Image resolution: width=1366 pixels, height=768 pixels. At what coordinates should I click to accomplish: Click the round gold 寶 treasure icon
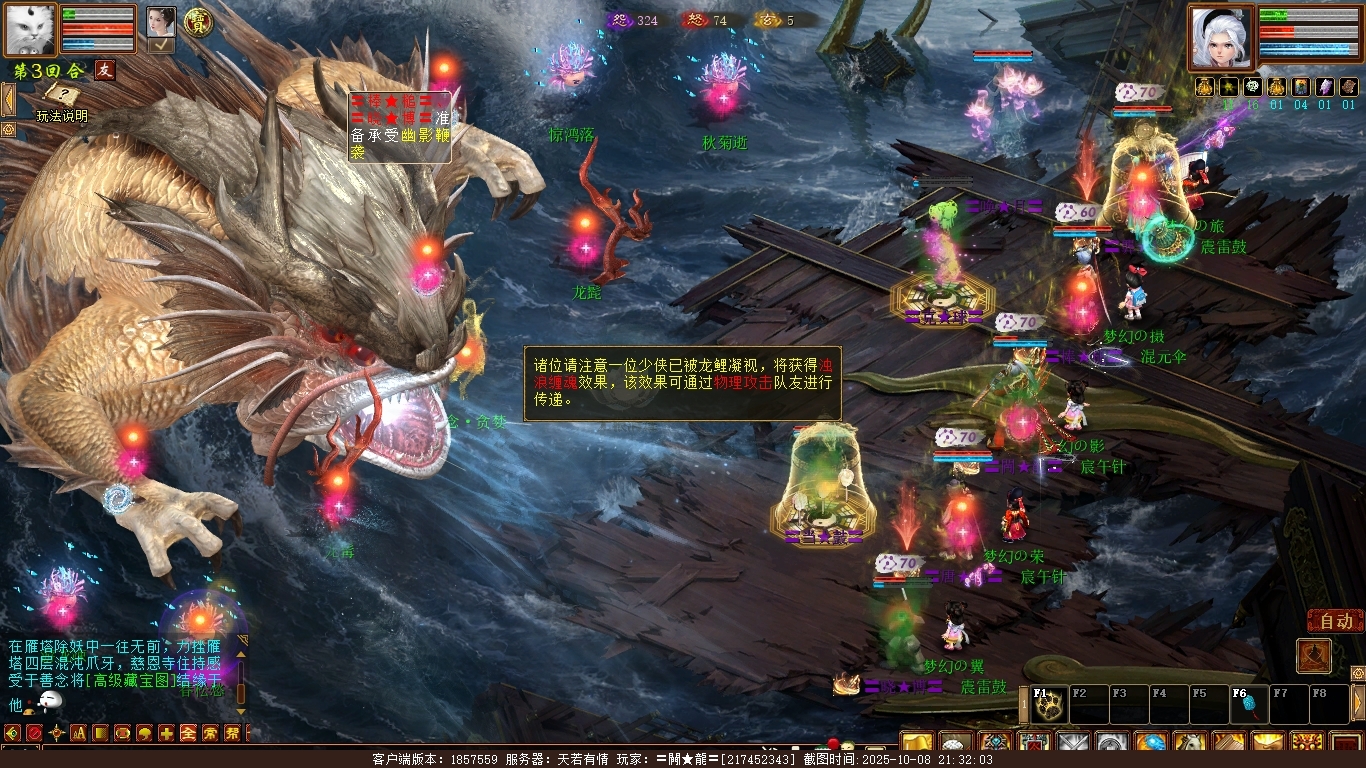(200, 22)
